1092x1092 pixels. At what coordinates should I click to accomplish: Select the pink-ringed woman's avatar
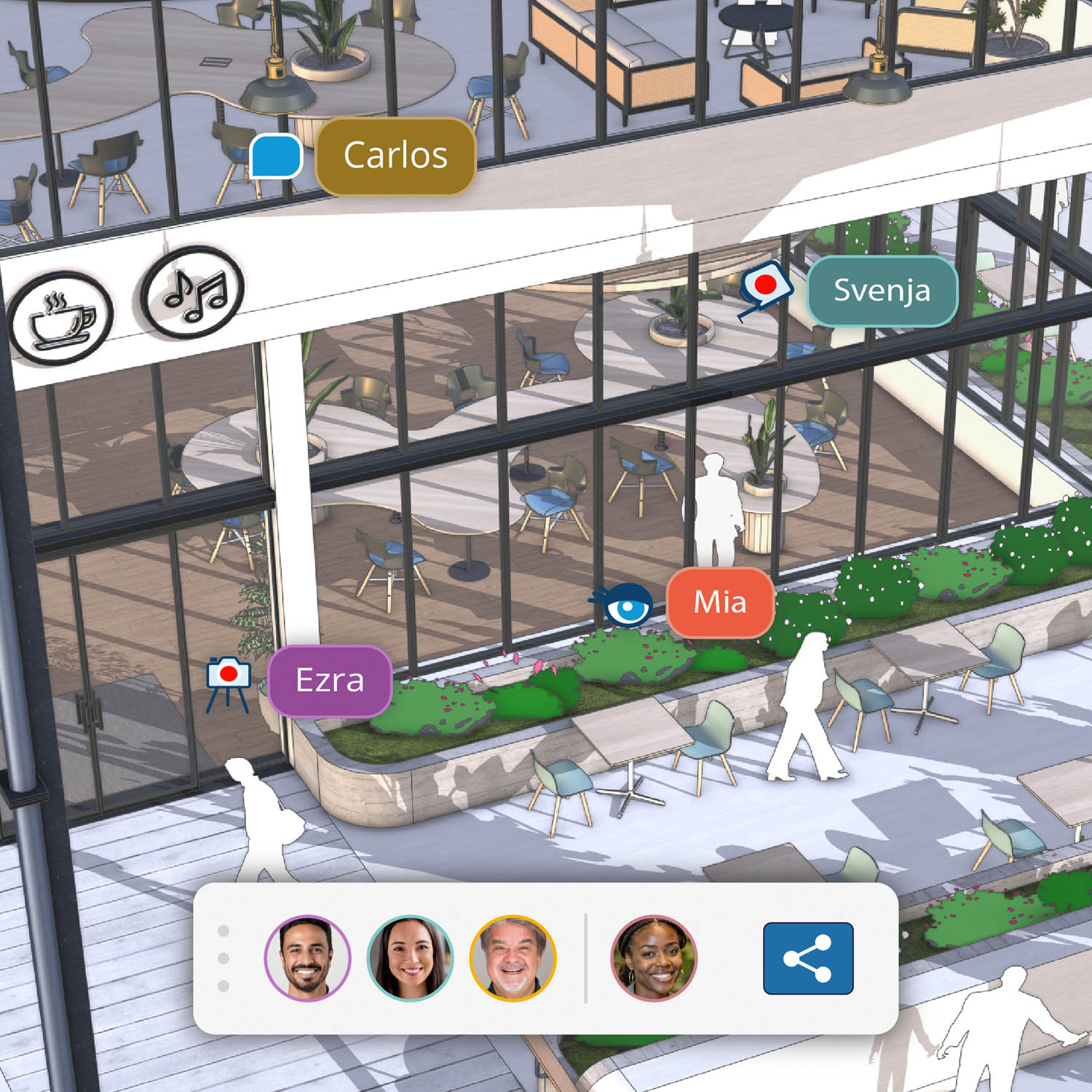point(654,958)
